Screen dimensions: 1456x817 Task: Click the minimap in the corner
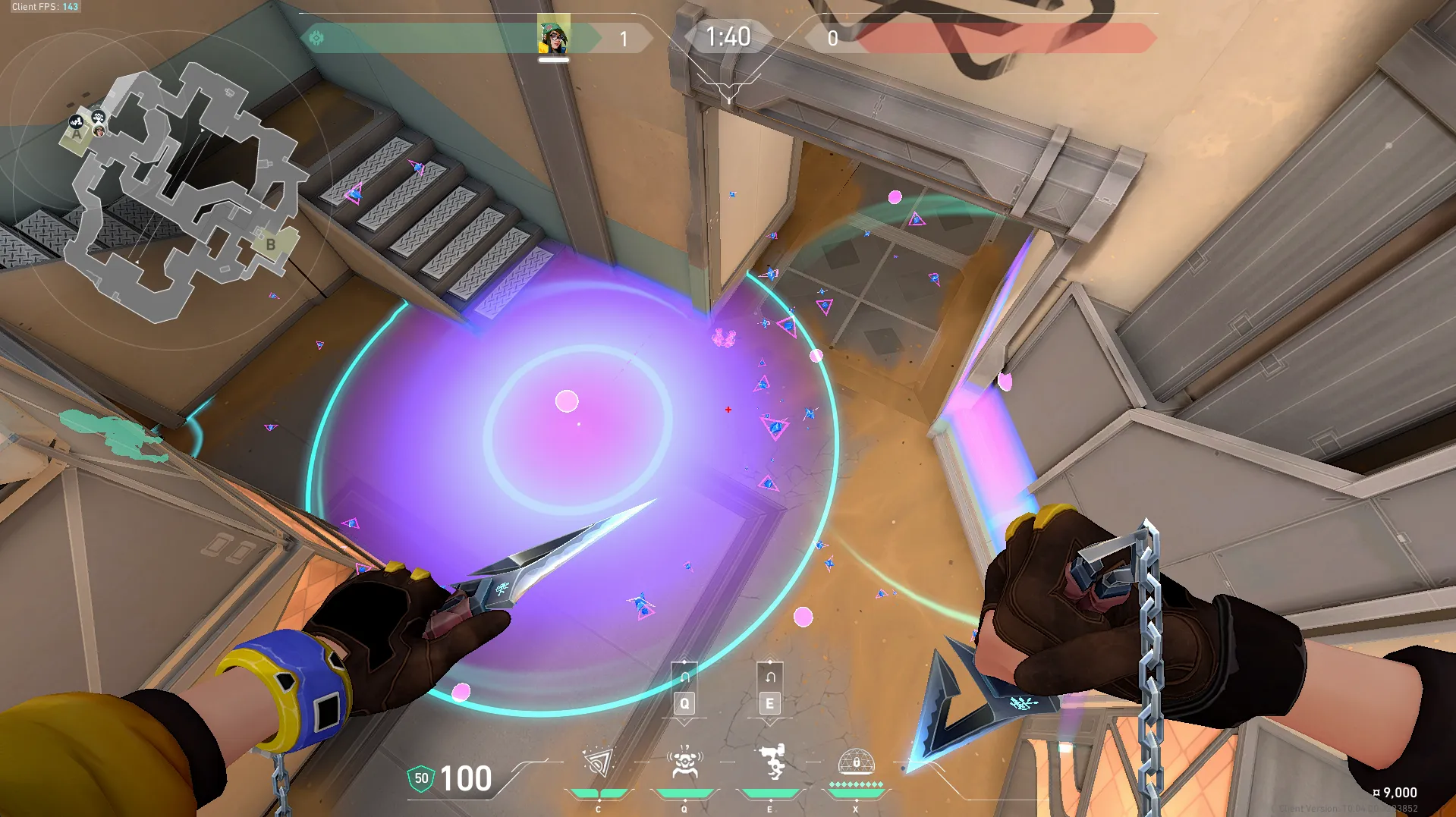pos(182,190)
